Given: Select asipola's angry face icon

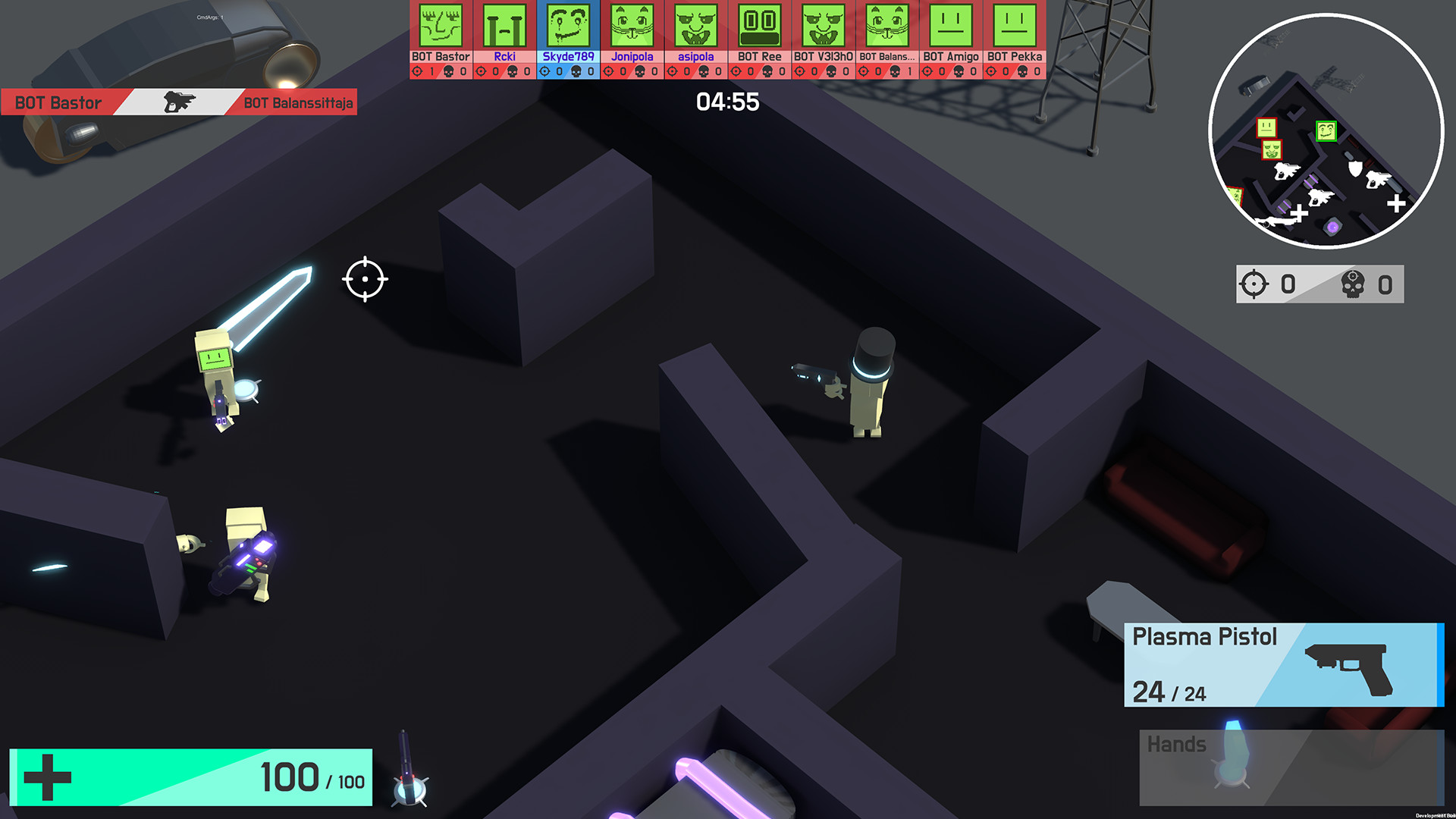Looking at the screenshot, I should (695, 27).
